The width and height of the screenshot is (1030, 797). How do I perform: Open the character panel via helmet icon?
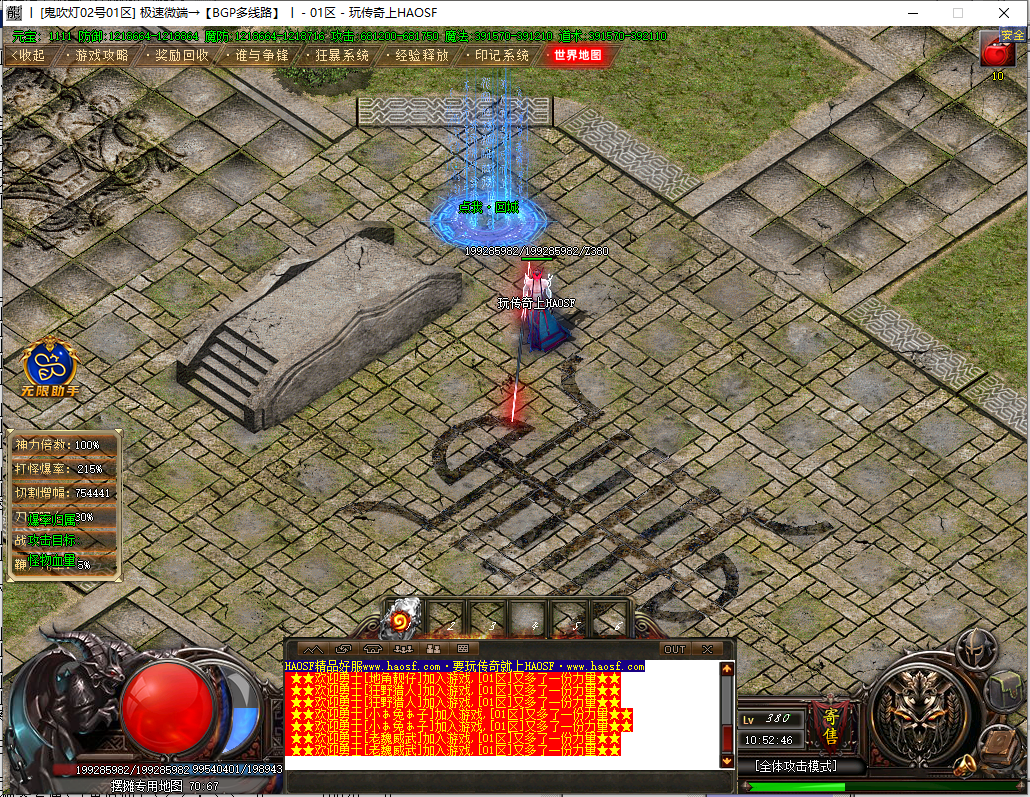(975, 650)
